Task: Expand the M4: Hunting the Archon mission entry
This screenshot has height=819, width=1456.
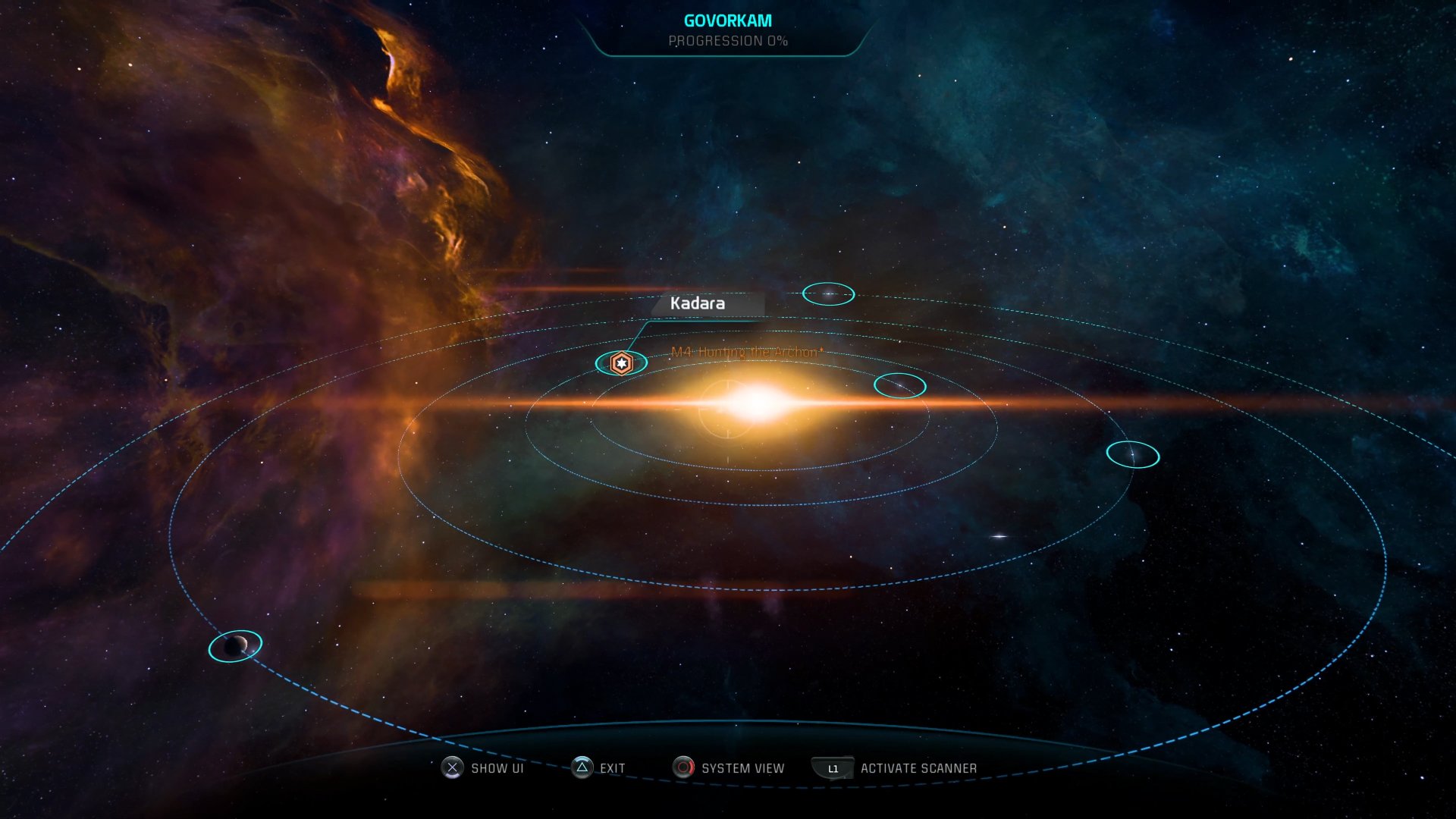Action: (x=747, y=351)
